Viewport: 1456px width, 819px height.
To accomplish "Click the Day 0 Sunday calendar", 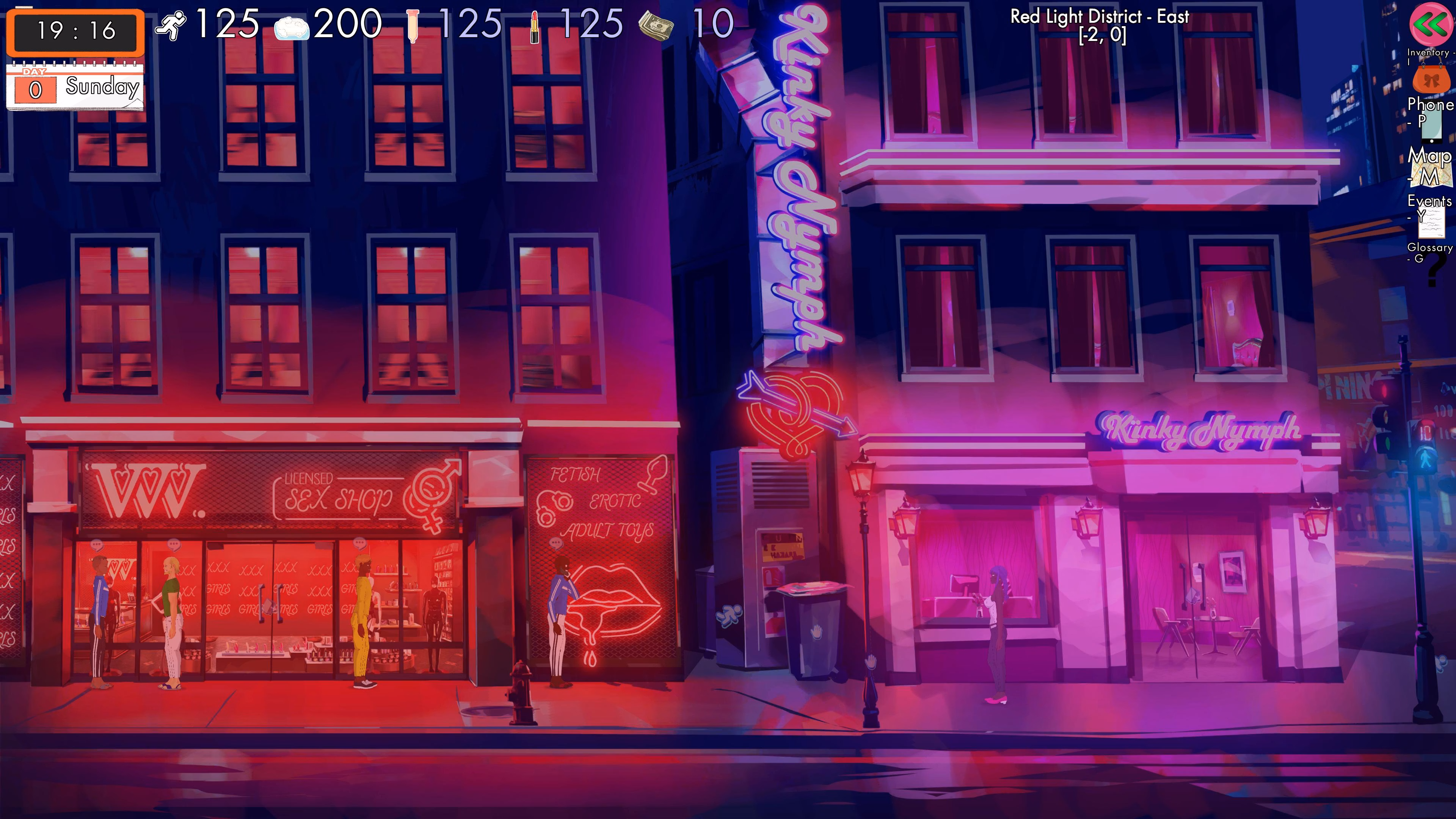I will [74, 86].
